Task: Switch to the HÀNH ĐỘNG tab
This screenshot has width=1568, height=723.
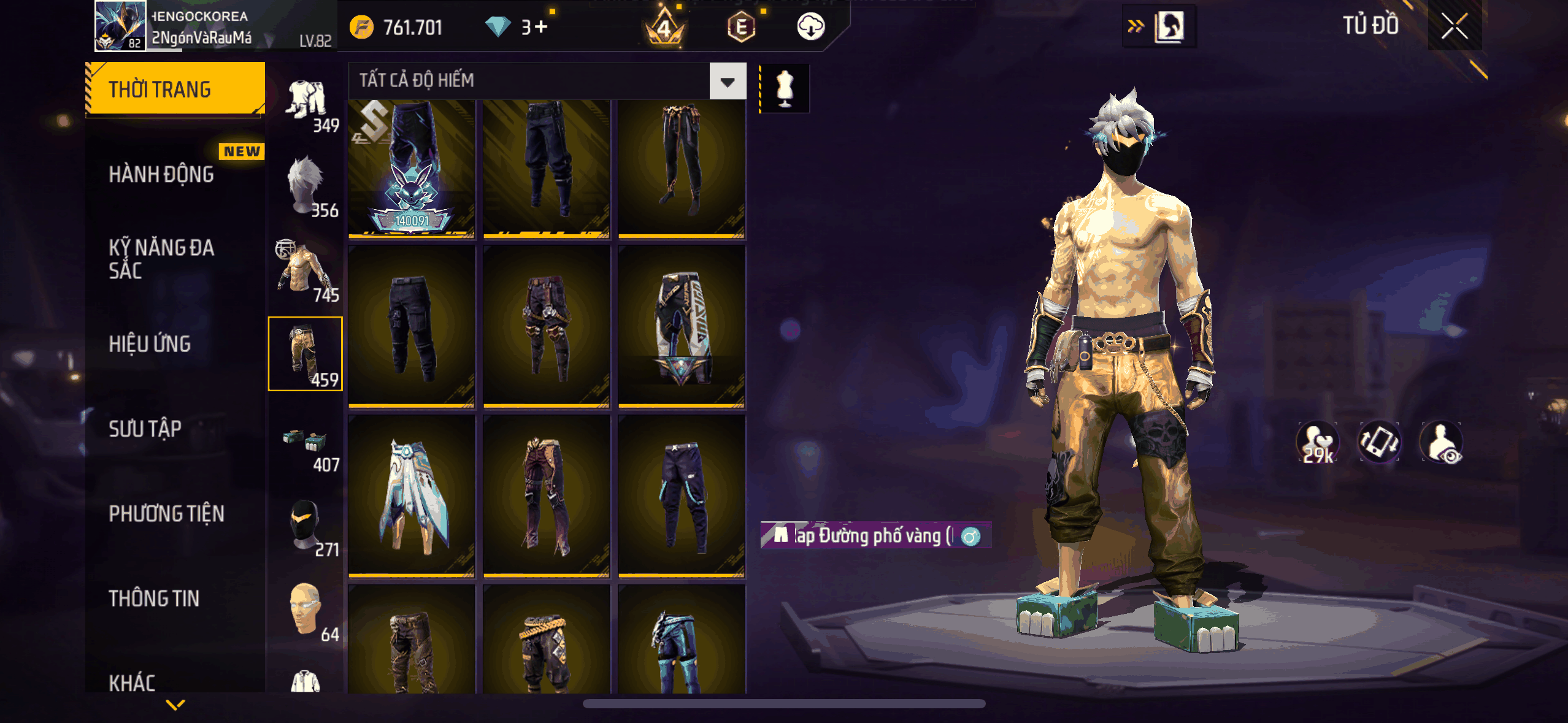Action: click(x=162, y=175)
